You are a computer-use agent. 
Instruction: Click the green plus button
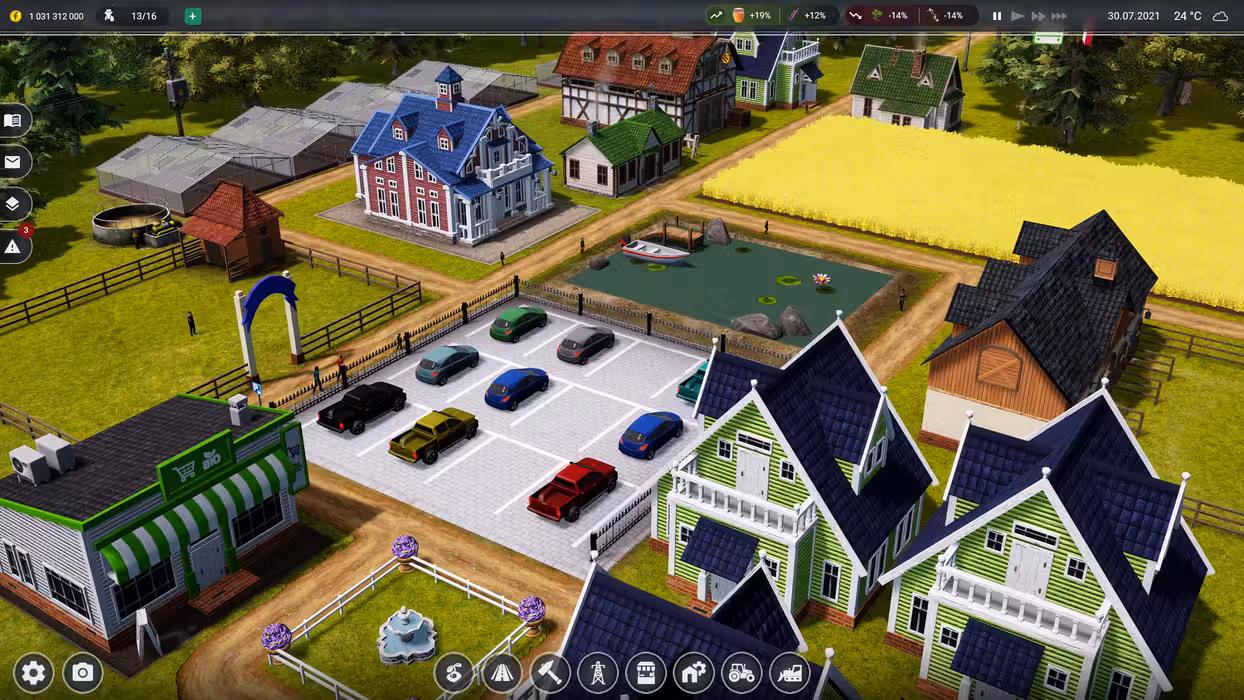click(193, 16)
